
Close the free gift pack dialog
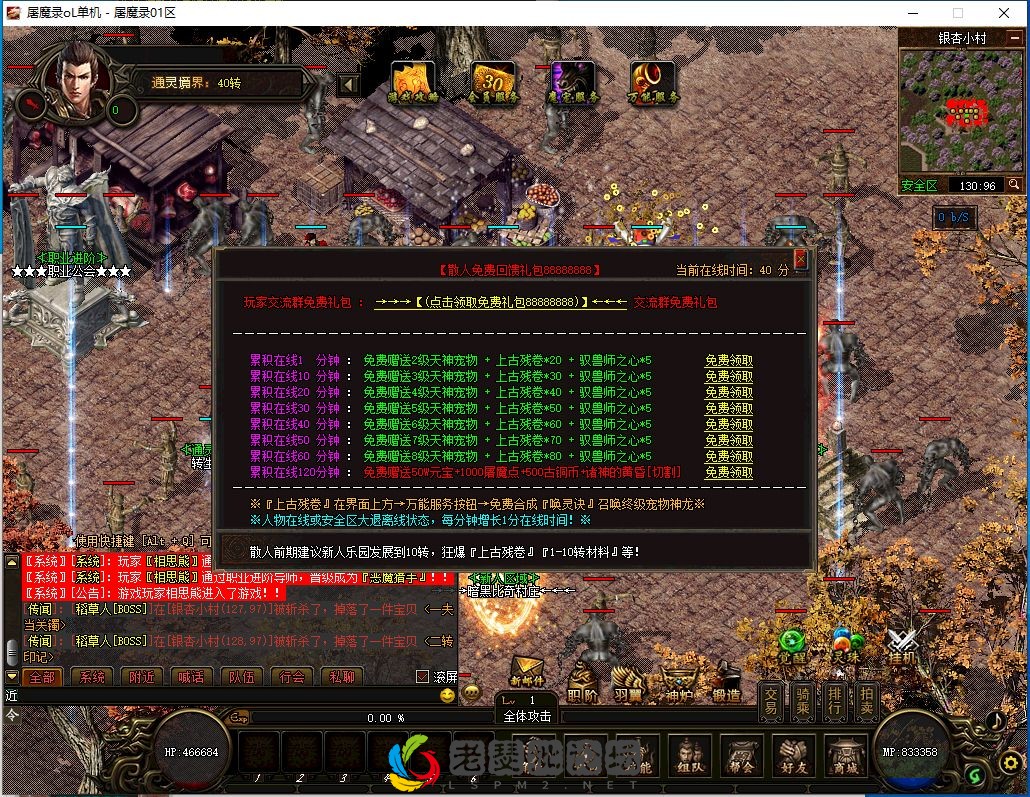pyautogui.click(x=800, y=260)
